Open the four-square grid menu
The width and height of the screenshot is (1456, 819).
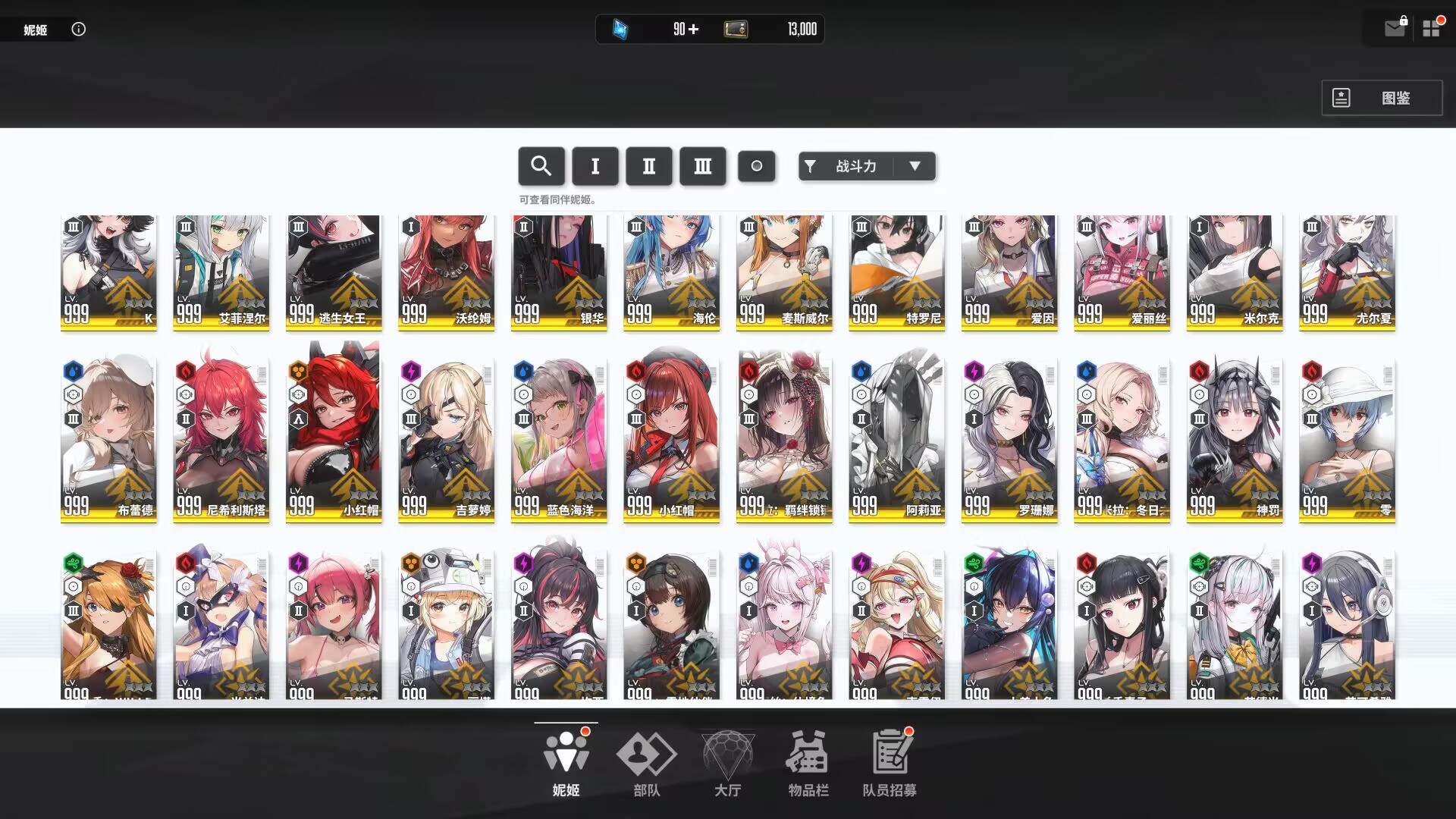[1431, 29]
